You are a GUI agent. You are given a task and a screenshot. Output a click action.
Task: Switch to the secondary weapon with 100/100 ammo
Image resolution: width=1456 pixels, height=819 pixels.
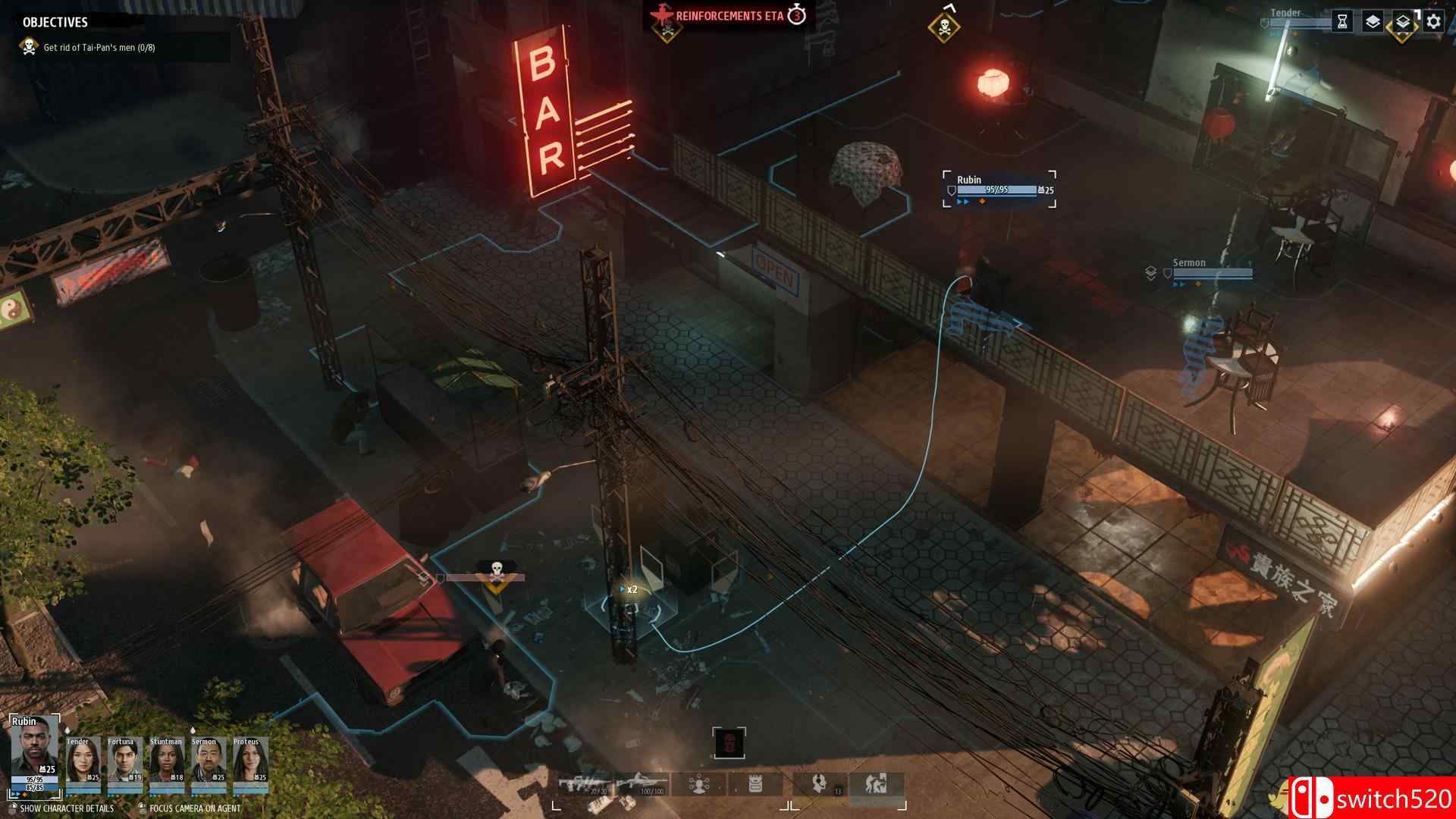[x=642, y=784]
